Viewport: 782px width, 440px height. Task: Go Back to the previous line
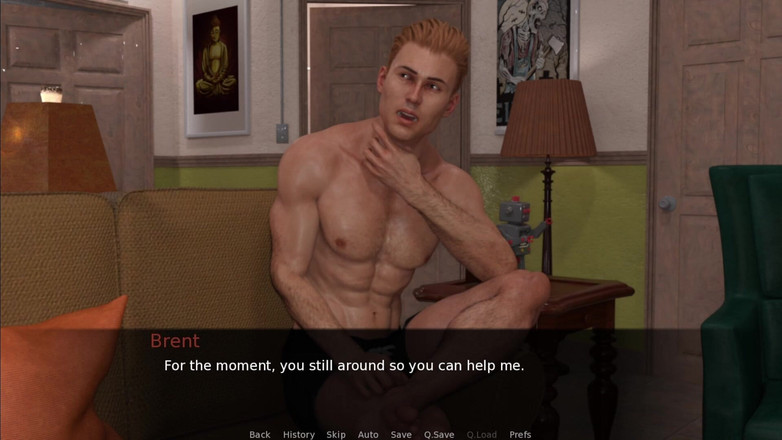point(260,435)
